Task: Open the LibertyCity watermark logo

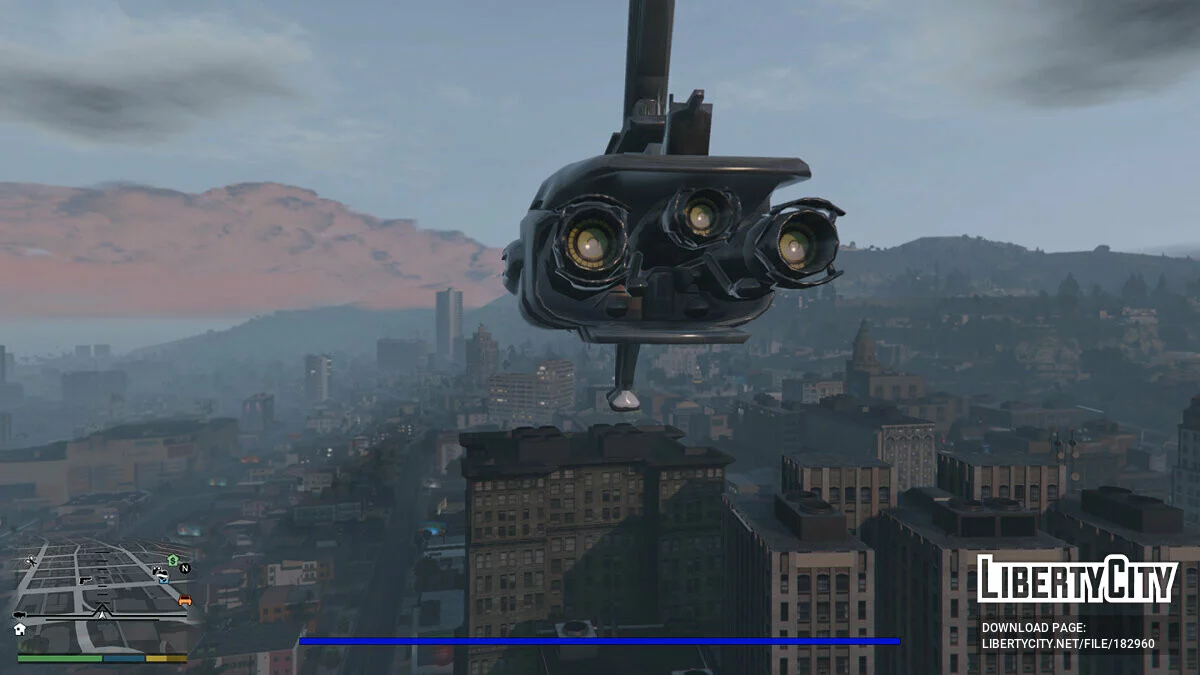Action: pyautogui.click(x=1077, y=579)
